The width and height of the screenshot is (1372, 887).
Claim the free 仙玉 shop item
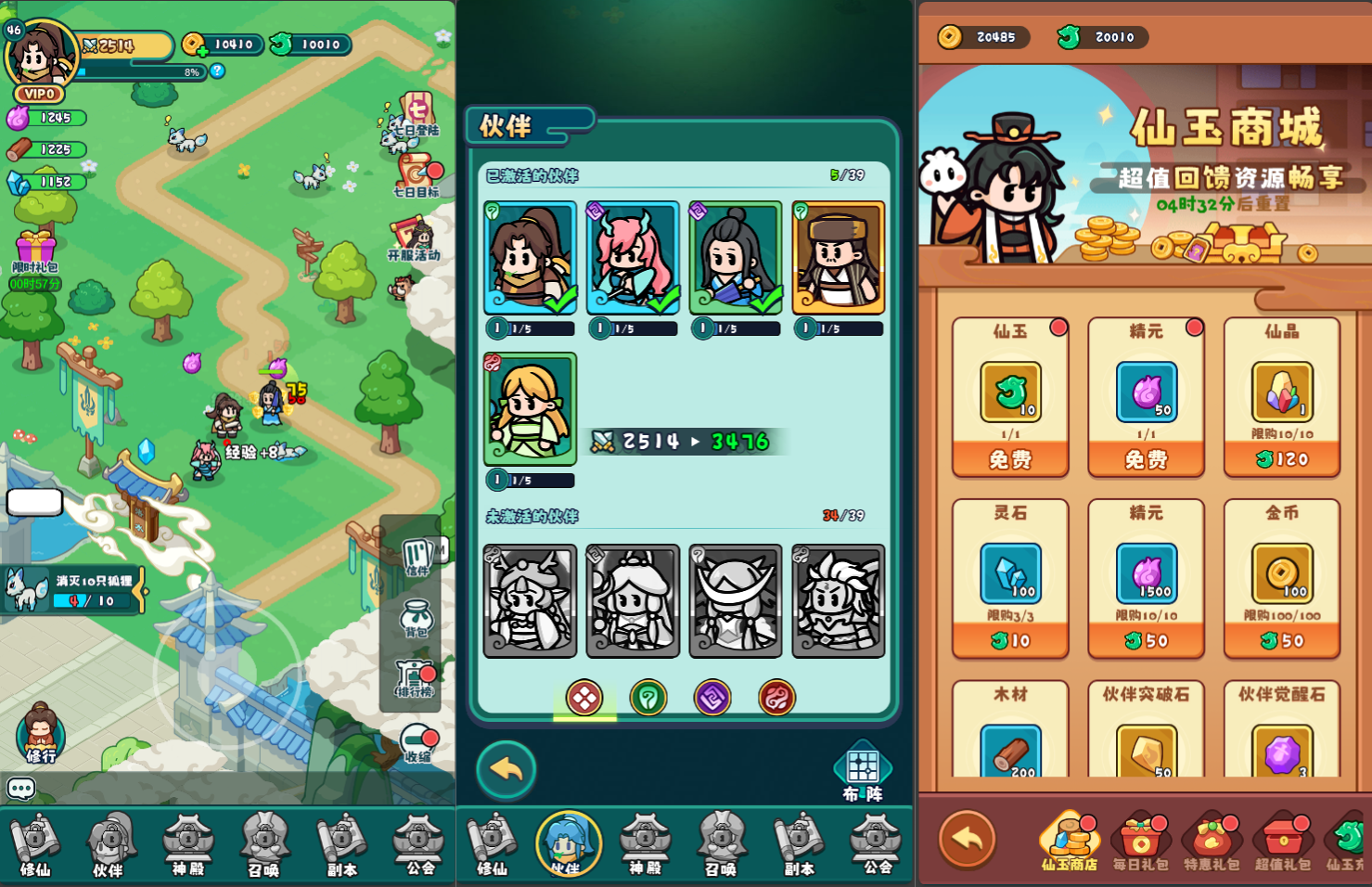click(x=1010, y=458)
